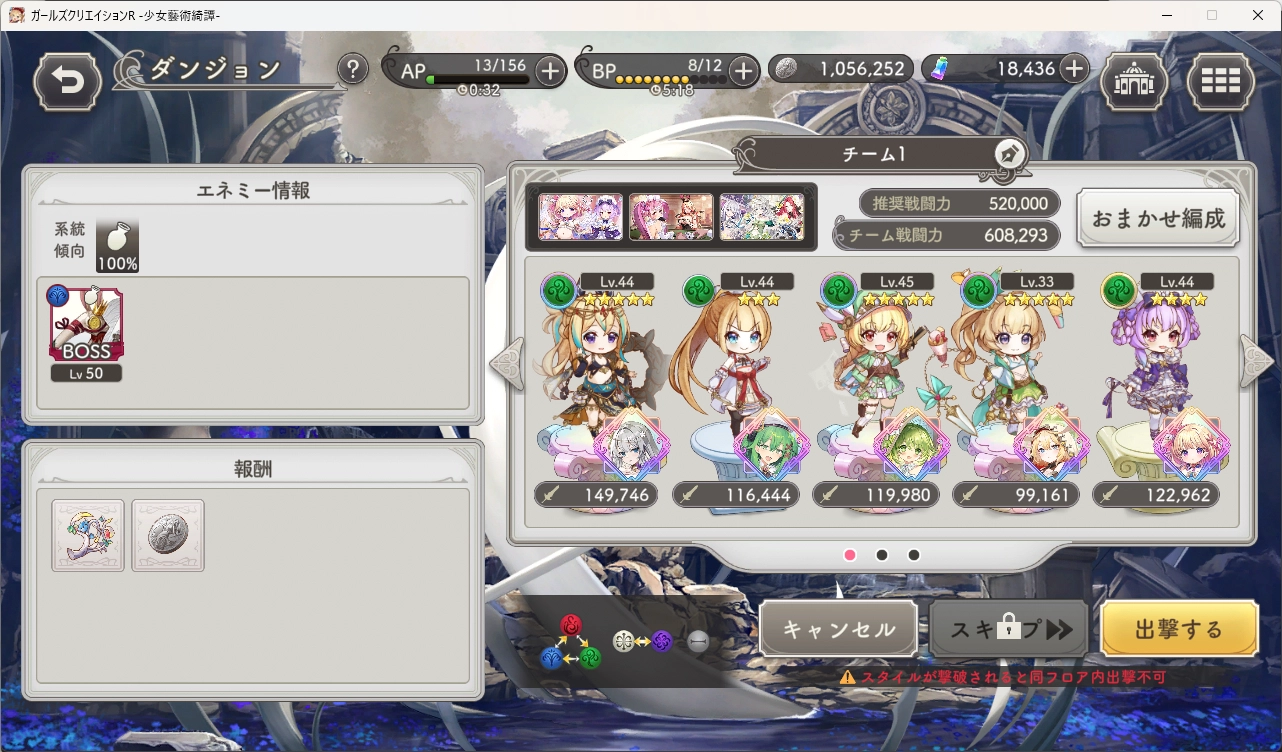The width and height of the screenshot is (1282, 752).
Task: Click the おまかせ編成 auto-formation button
Action: tap(1158, 218)
